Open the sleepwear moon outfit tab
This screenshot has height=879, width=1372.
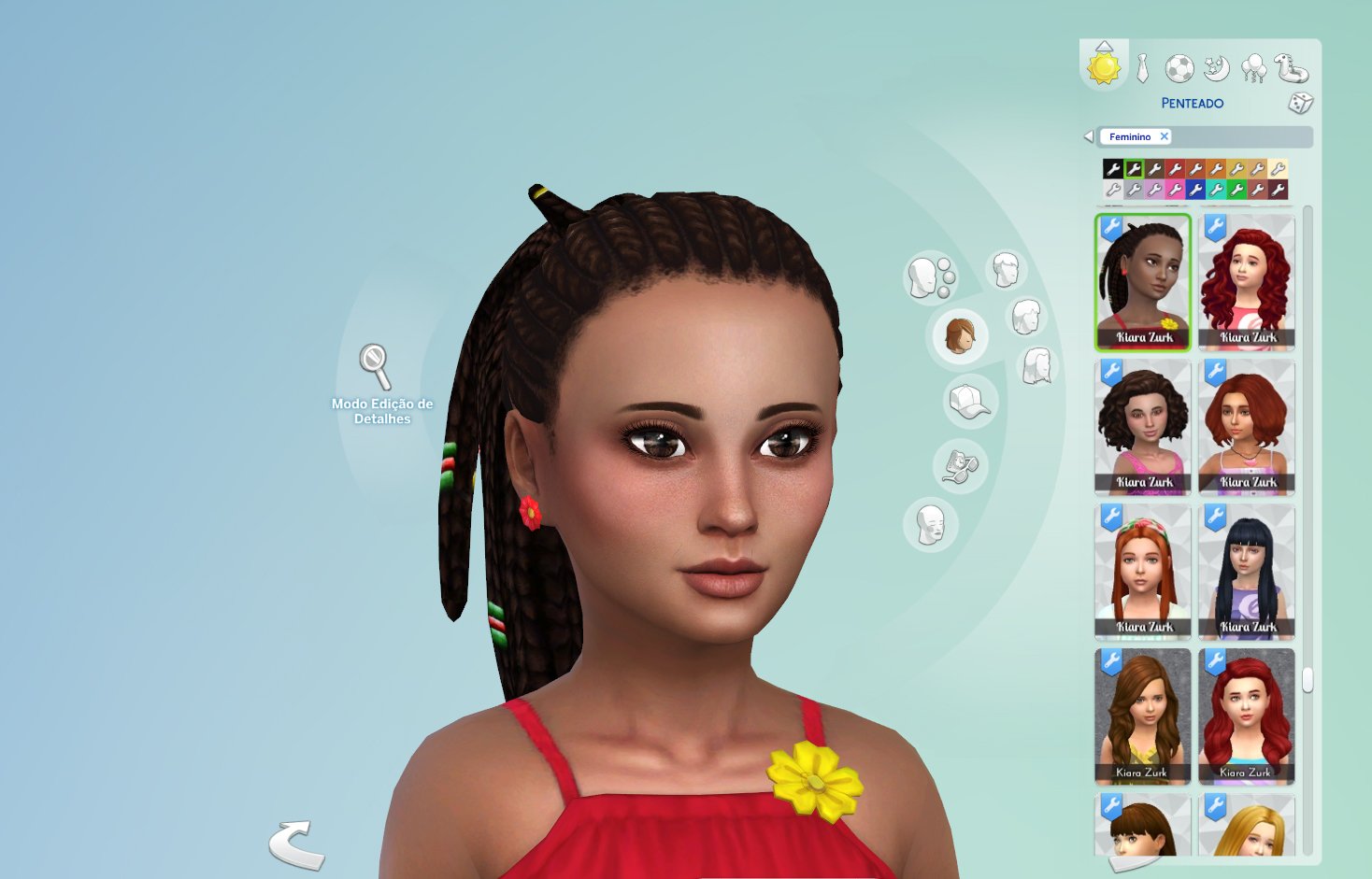pos(1216,68)
